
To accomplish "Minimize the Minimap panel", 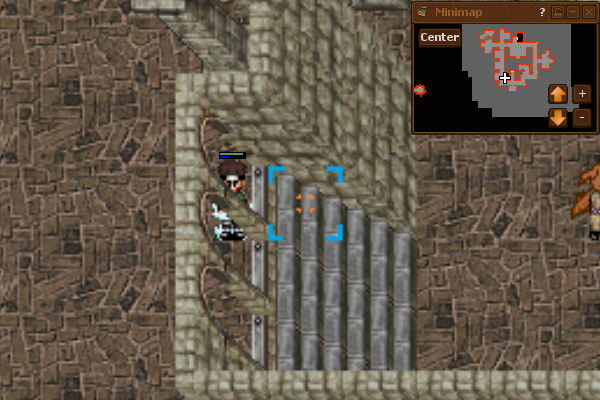I will (573, 12).
